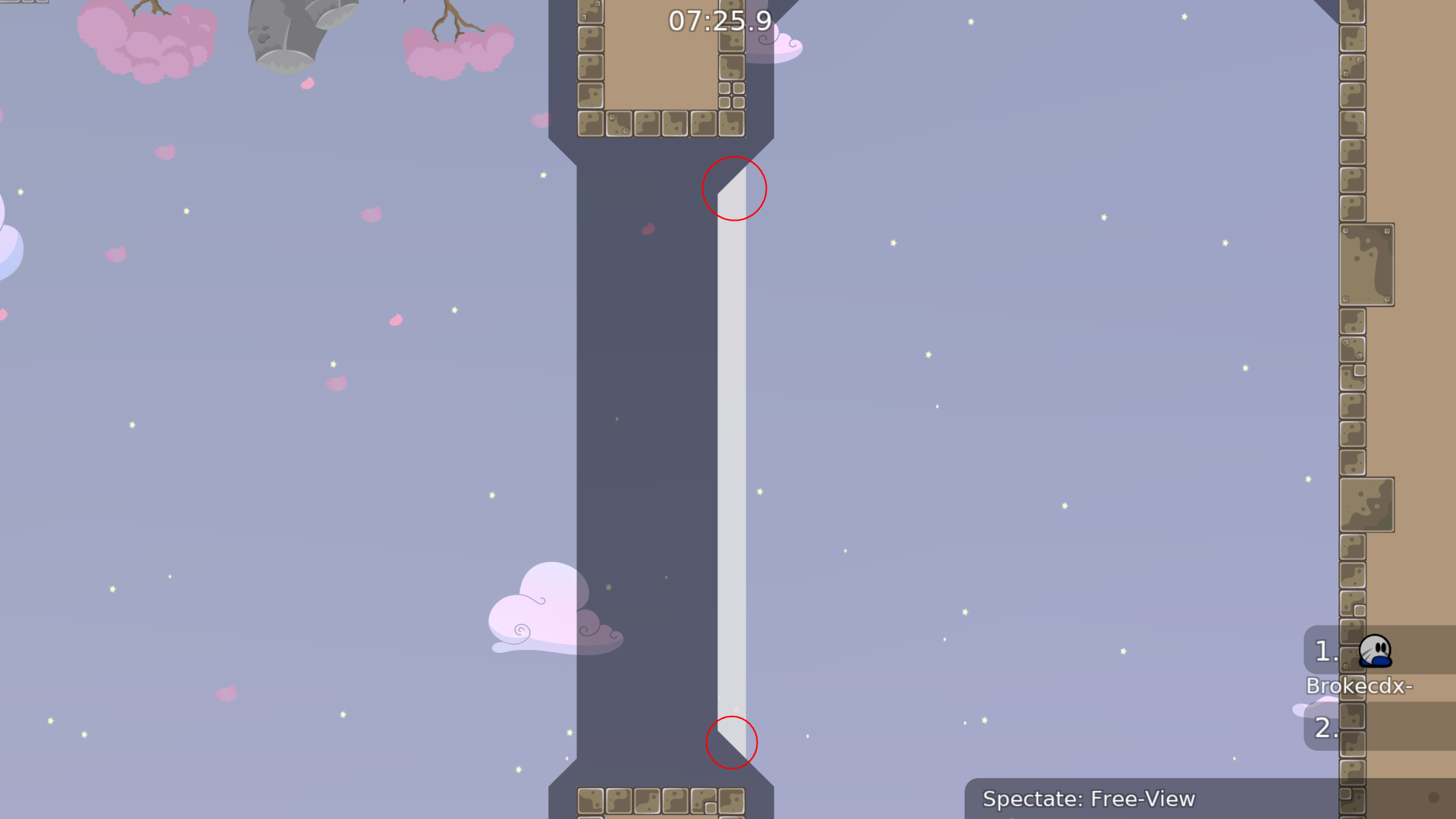Collapse the first place leaderboard row

click(1327, 651)
